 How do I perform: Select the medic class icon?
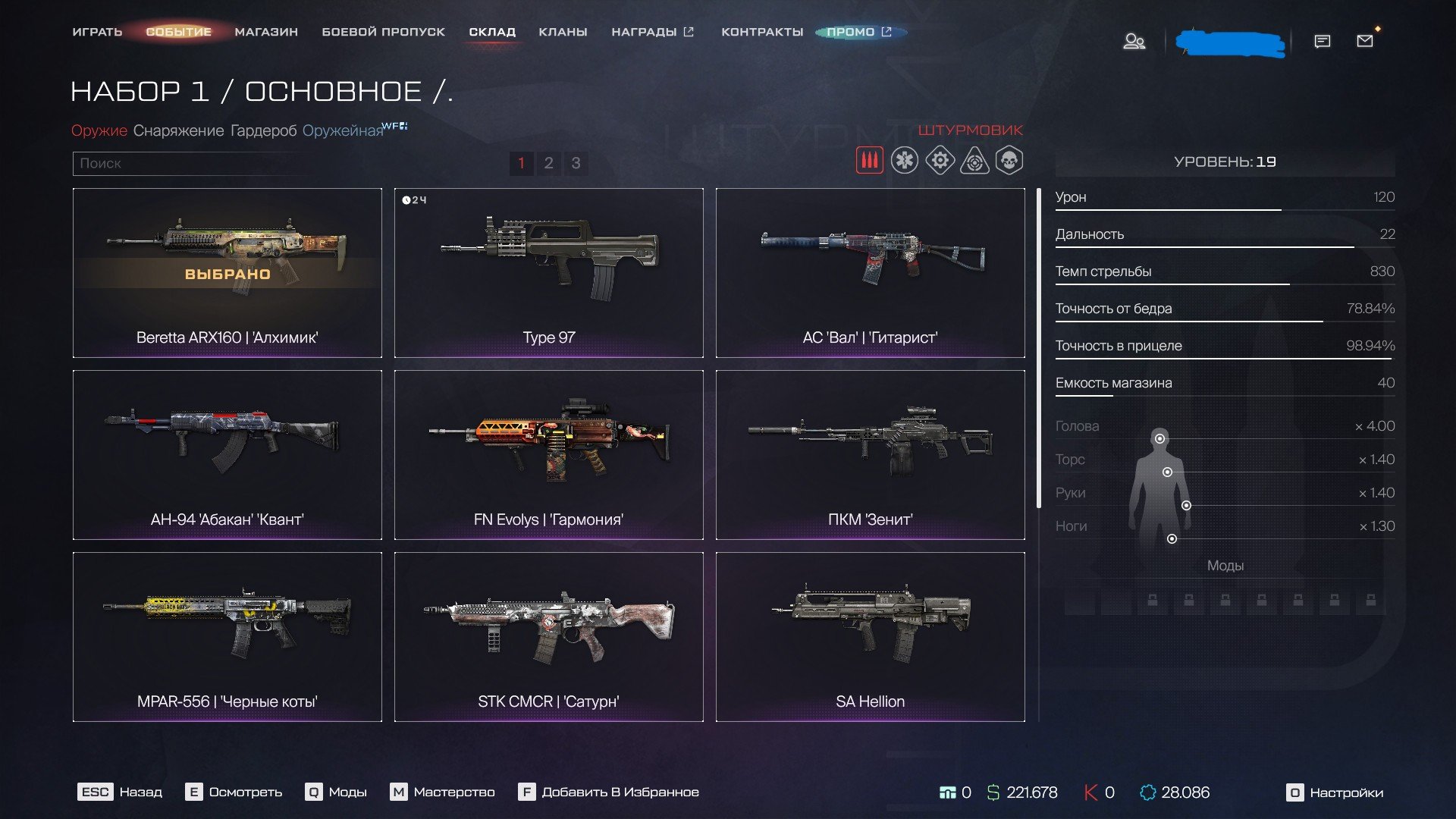pyautogui.click(x=904, y=161)
